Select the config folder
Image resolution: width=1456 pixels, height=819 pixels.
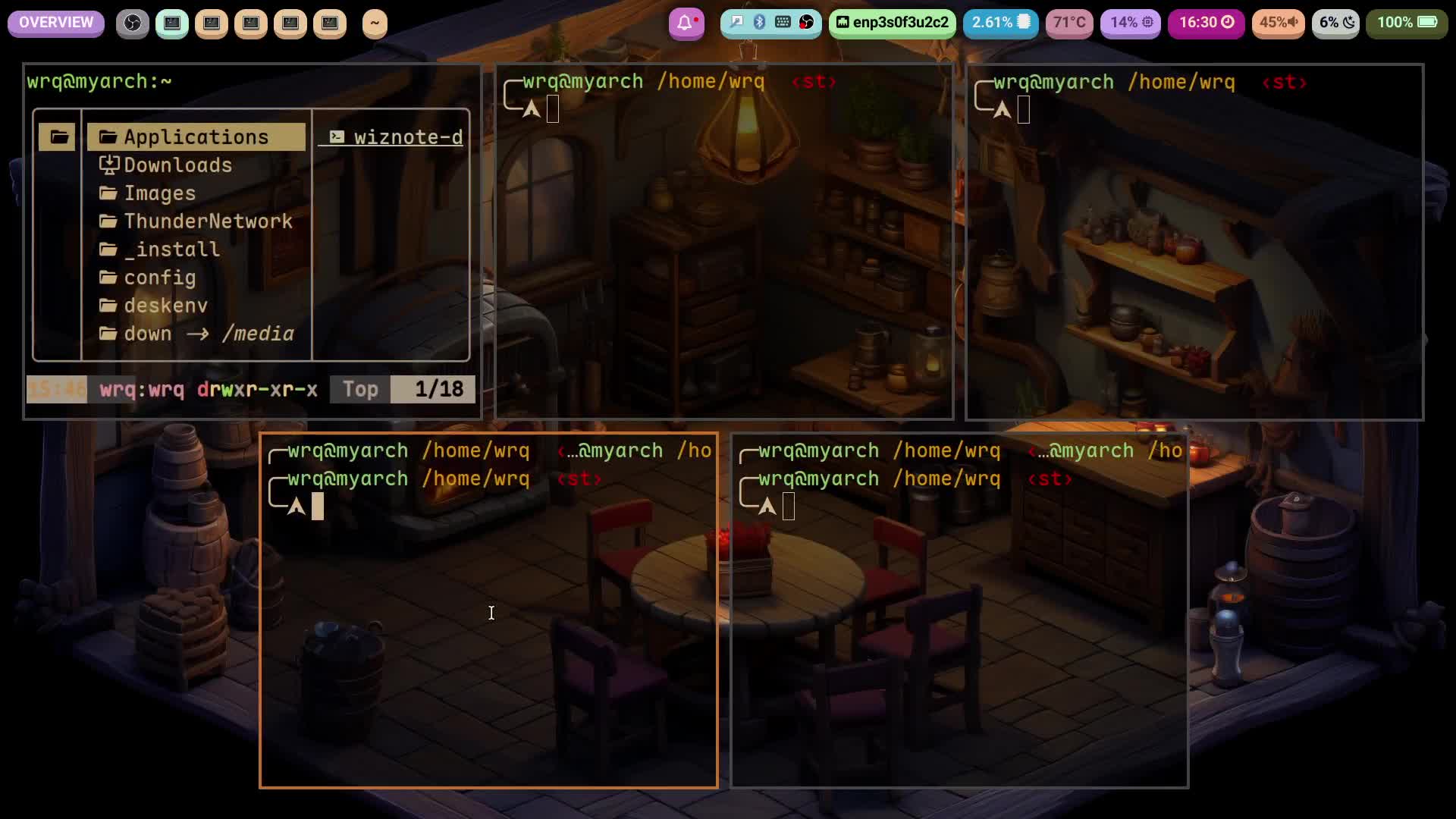pos(159,278)
